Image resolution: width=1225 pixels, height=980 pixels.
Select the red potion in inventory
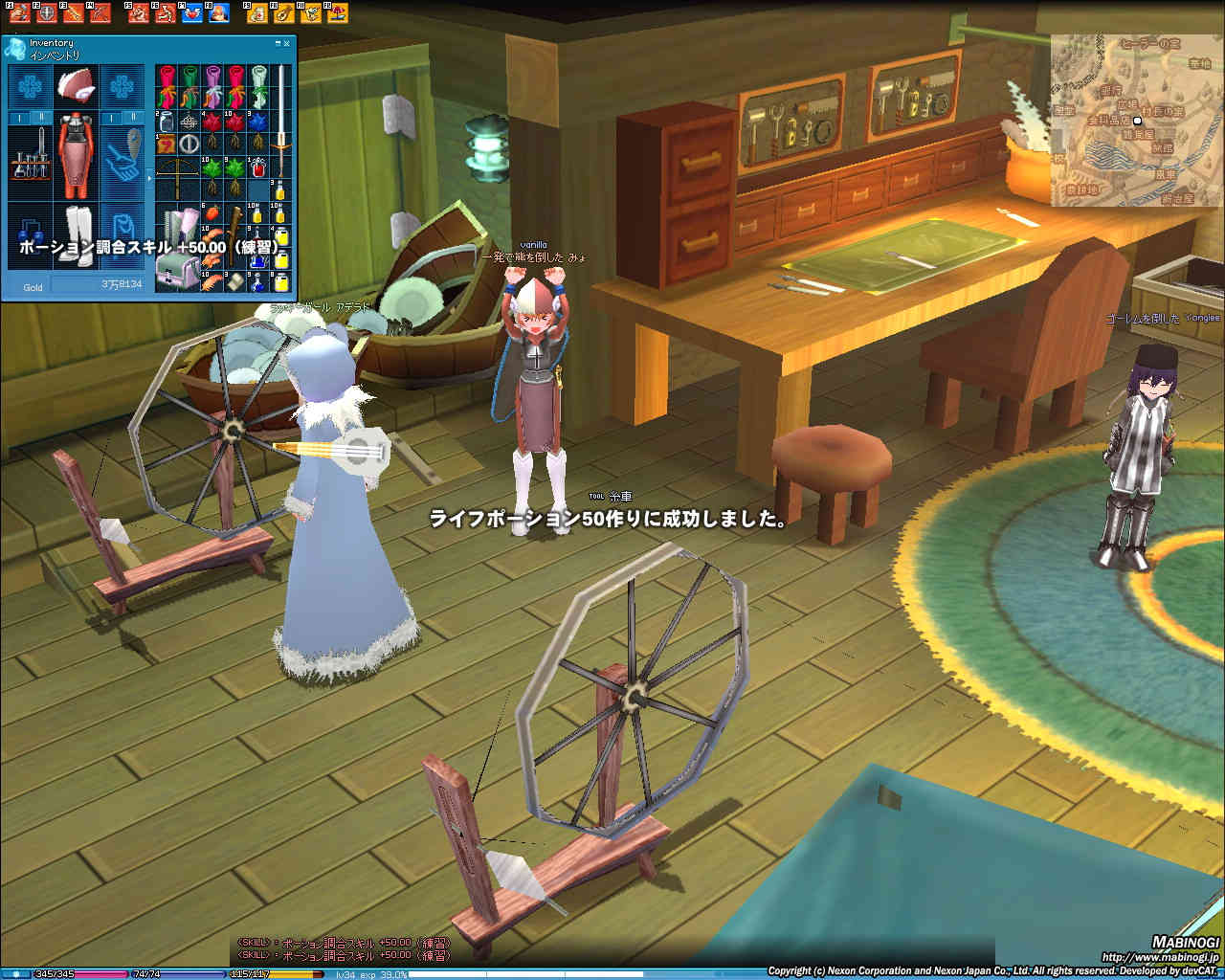pyautogui.click(x=258, y=167)
